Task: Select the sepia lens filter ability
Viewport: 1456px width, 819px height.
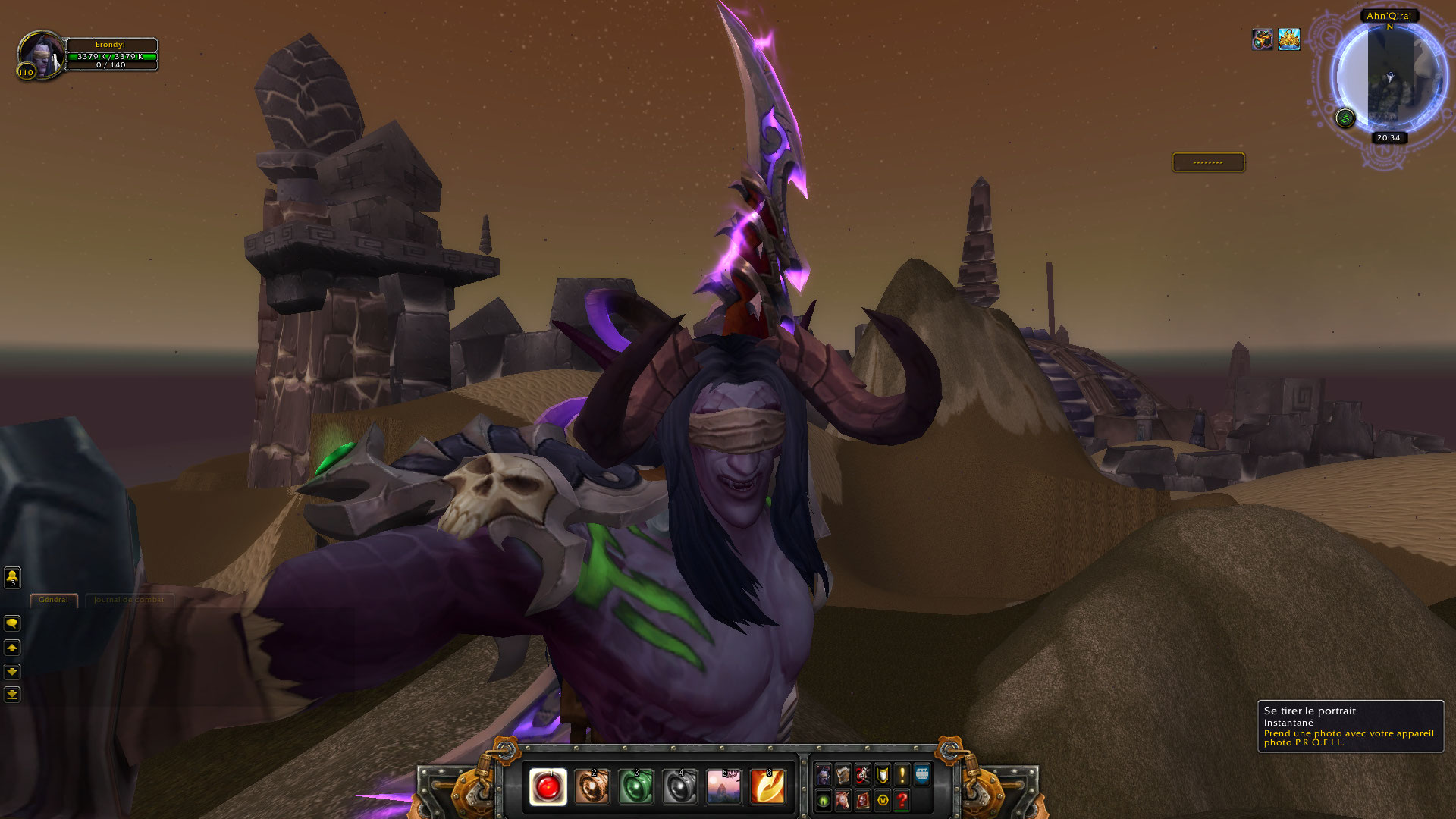Action: (x=591, y=786)
